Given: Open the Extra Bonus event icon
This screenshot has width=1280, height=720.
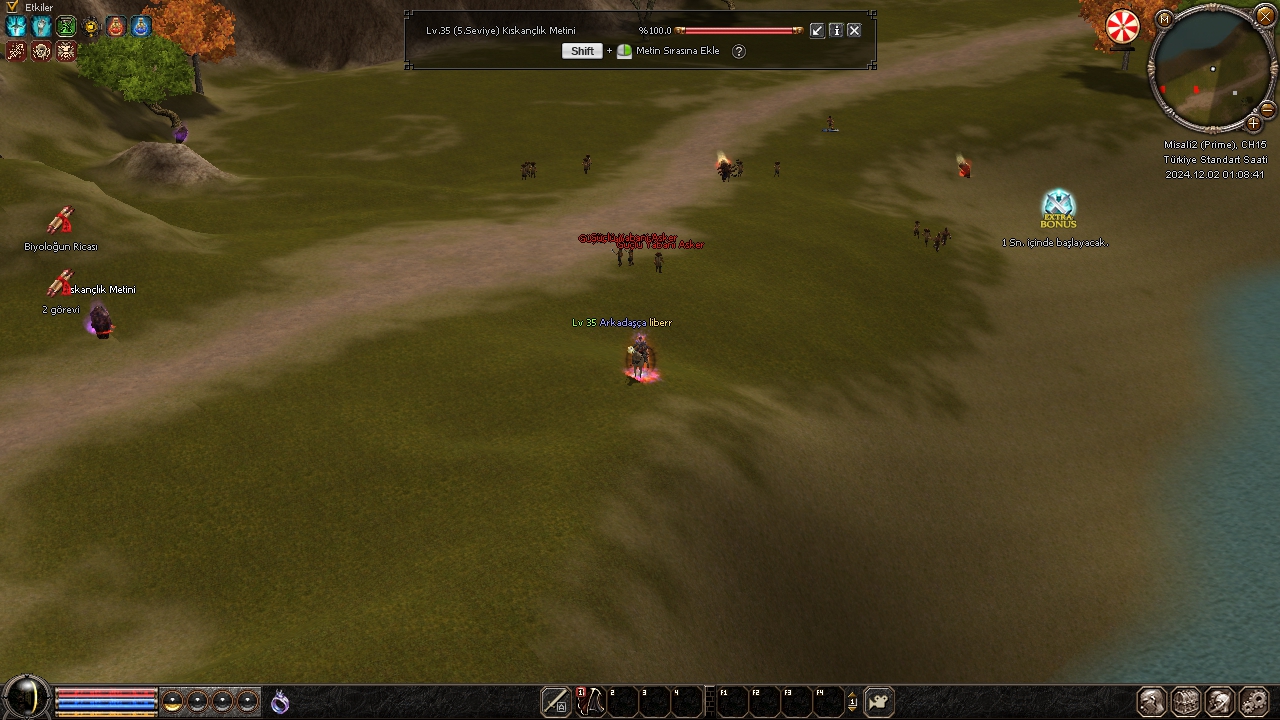Looking at the screenshot, I should pyautogui.click(x=1057, y=209).
